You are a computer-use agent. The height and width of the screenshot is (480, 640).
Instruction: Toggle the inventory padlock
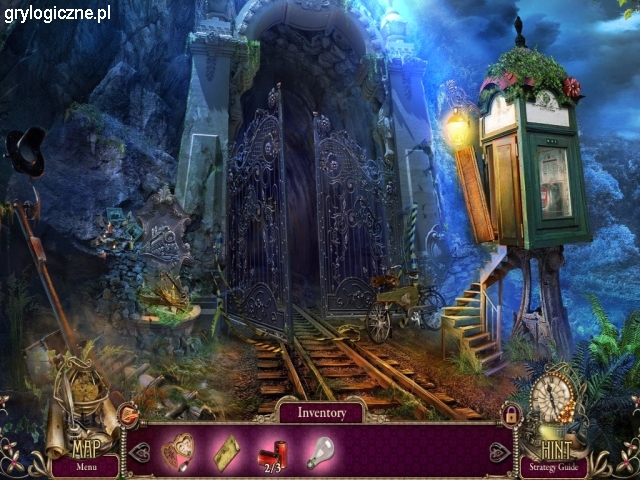[512, 413]
